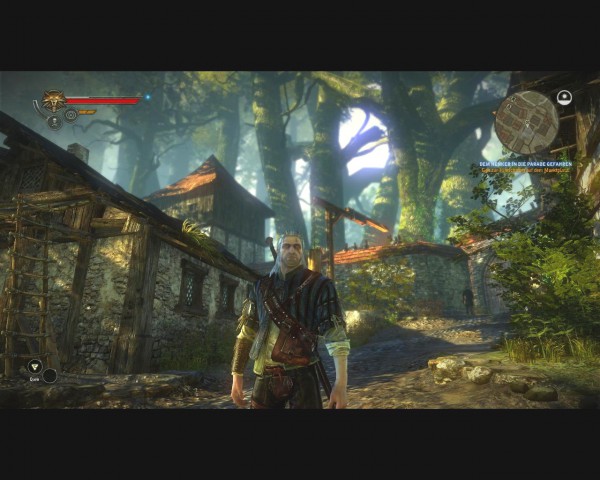Select the Quen sign slot

point(35,367)
